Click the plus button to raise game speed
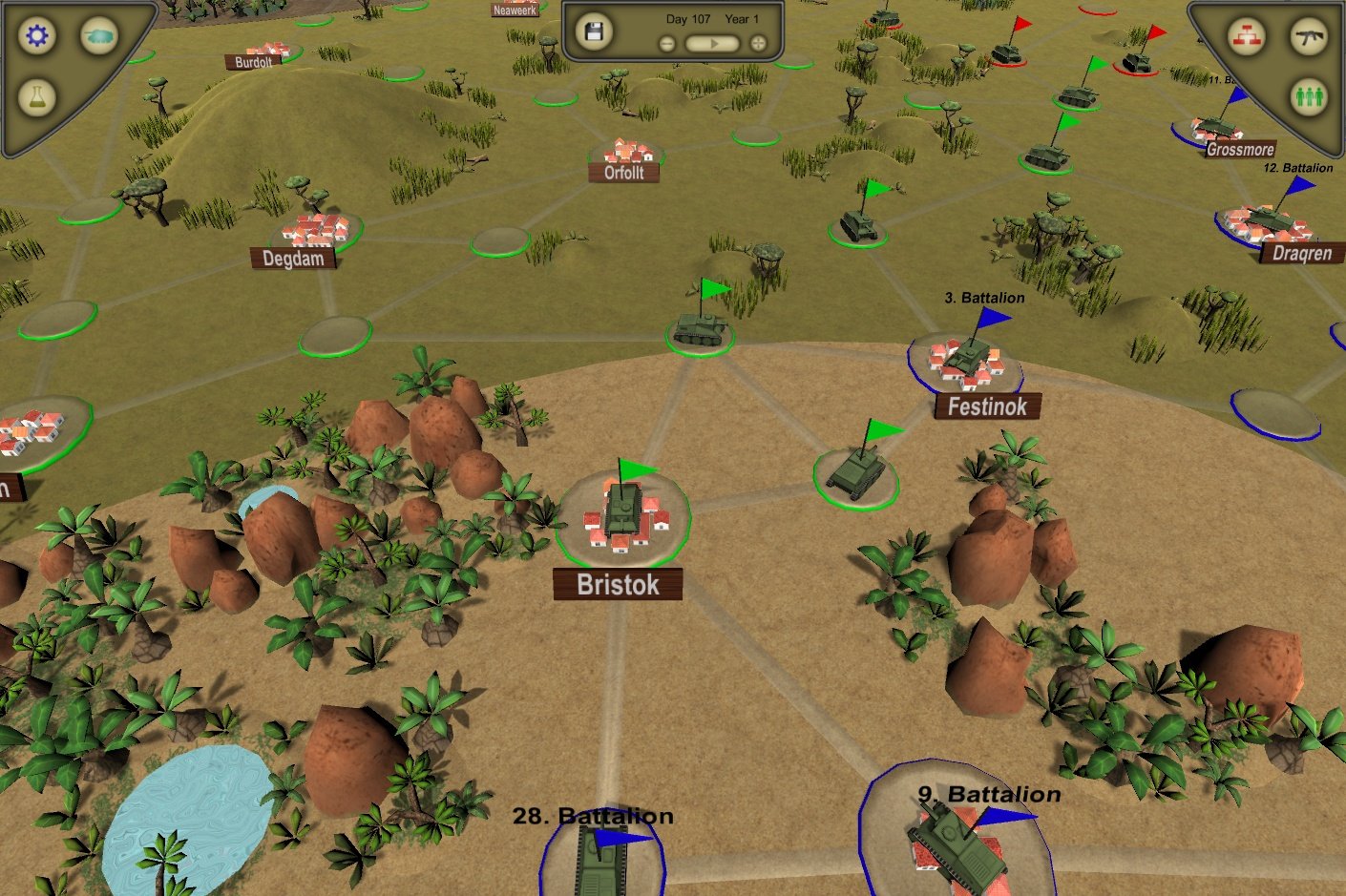The height and width of the screenshot is (896, 1346). (758, 42)
